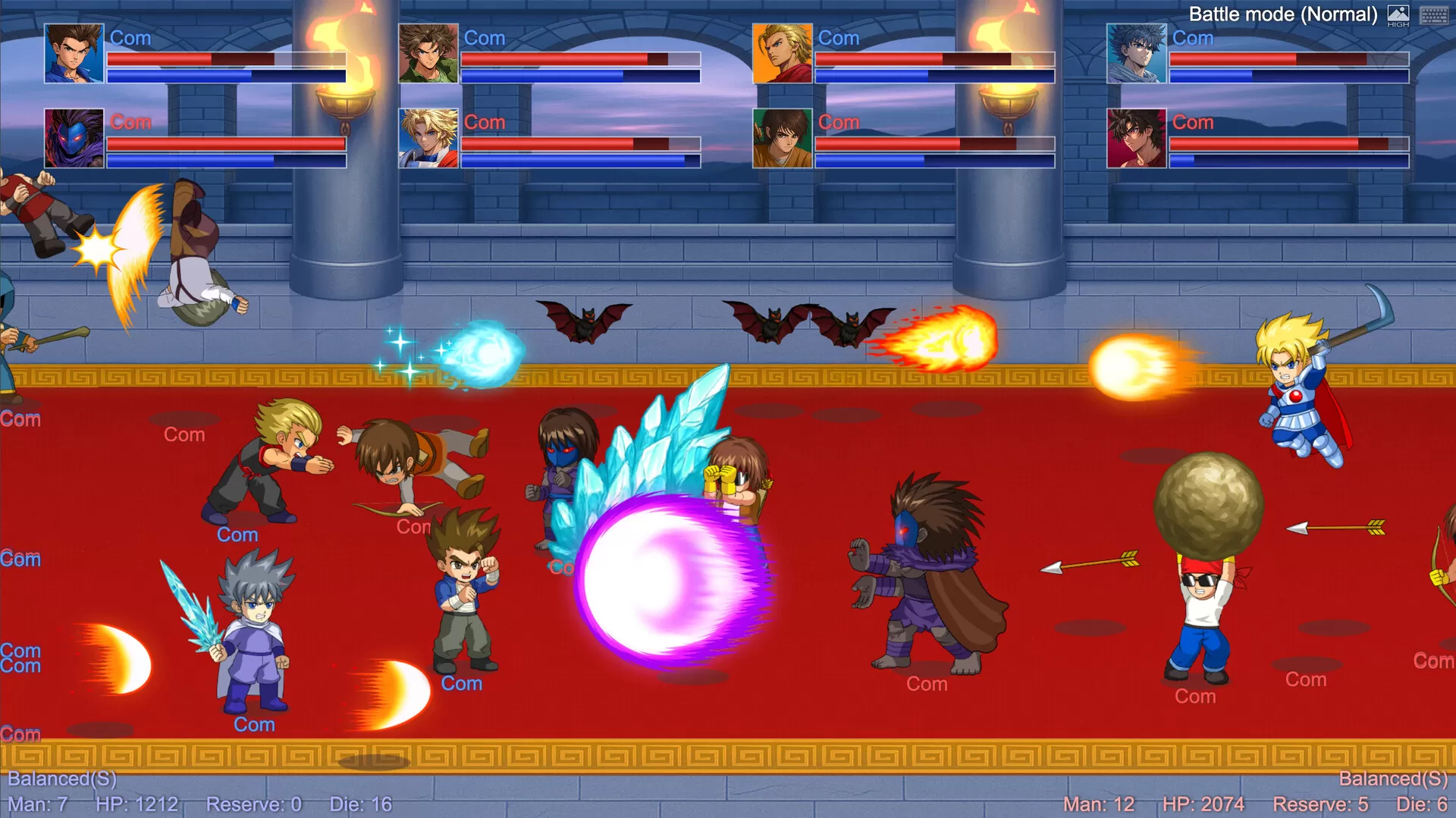The height and width of the screenshot is (818, 1456).
Task: Select the blue-haired fighter portrait top left
Action: (74, 55)
